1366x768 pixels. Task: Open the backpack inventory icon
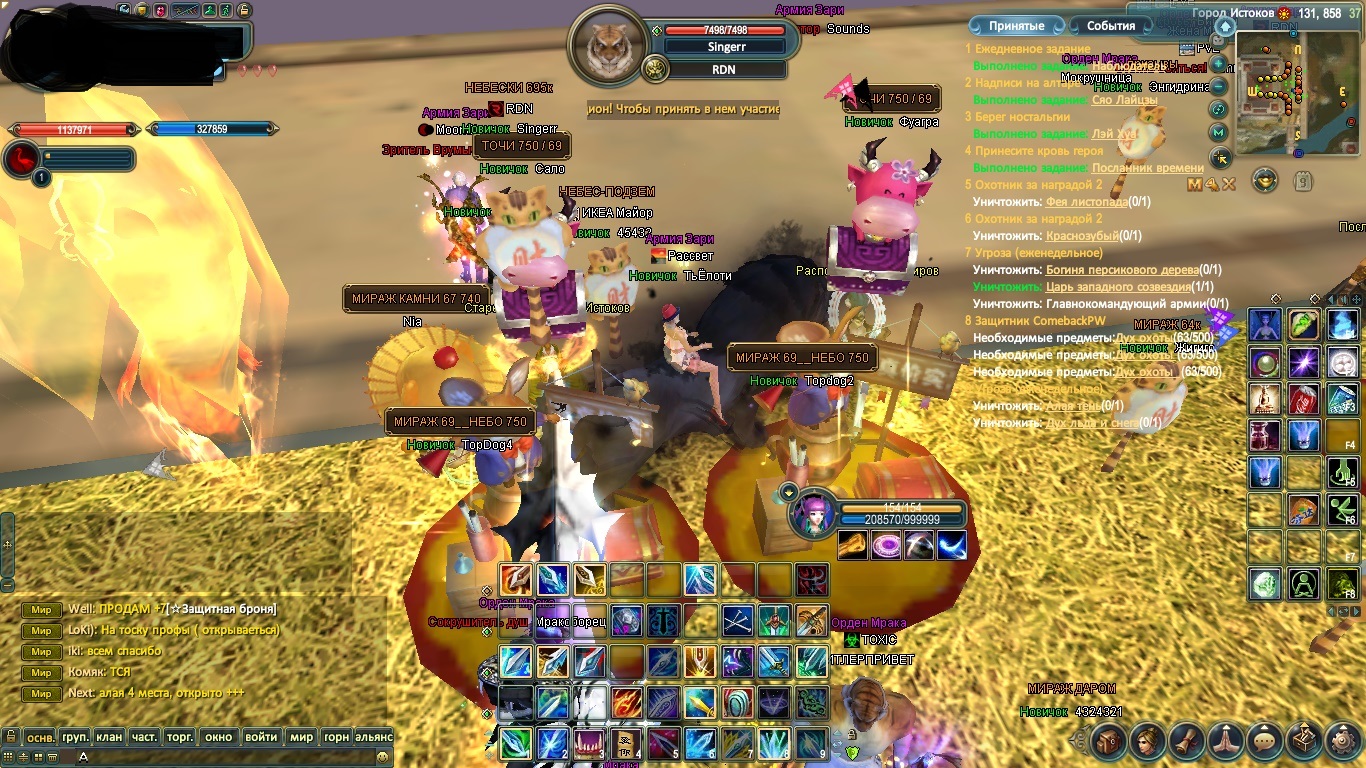pos(1109,741)
